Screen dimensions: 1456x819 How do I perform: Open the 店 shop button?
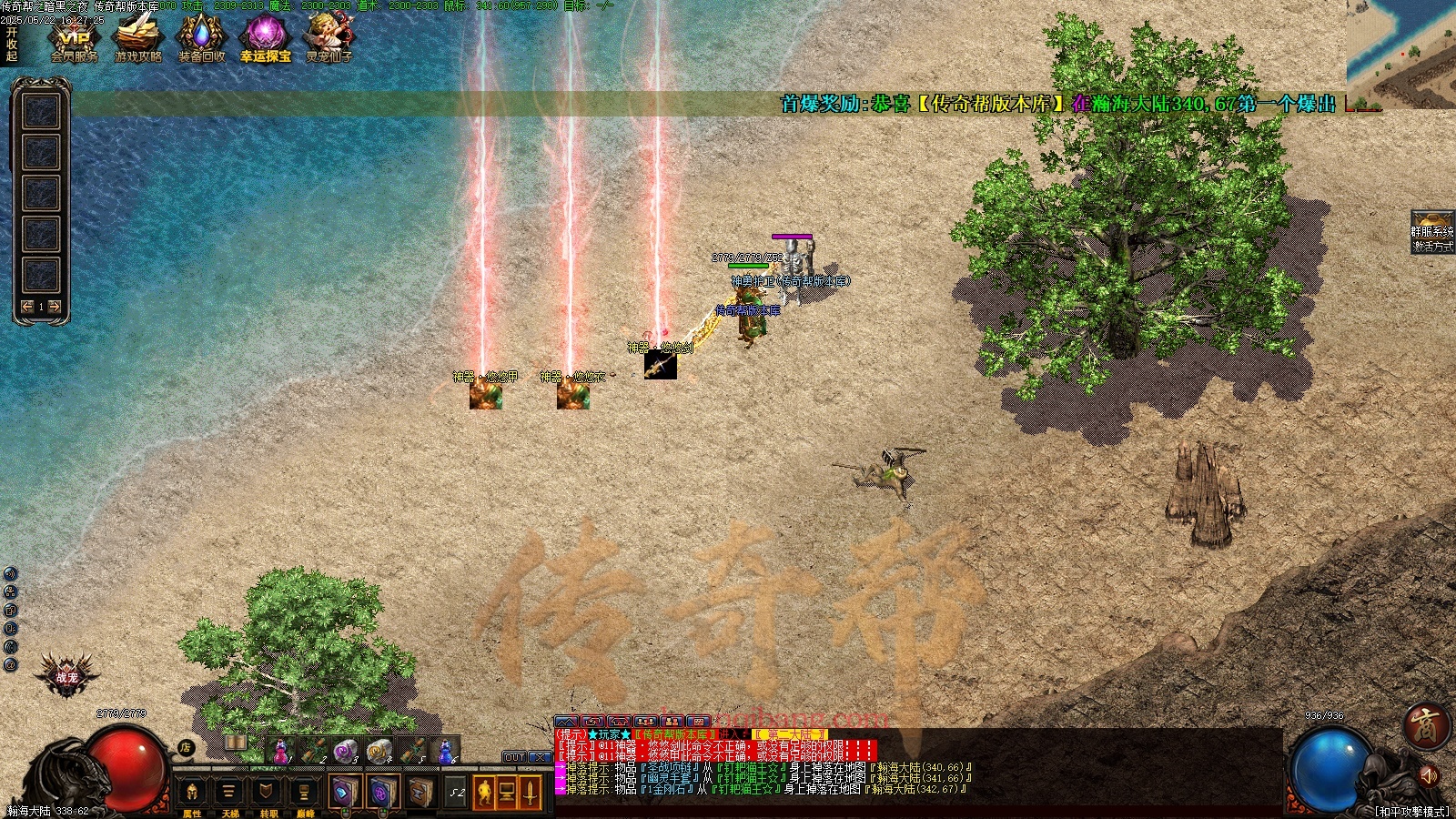coord(186,748)
